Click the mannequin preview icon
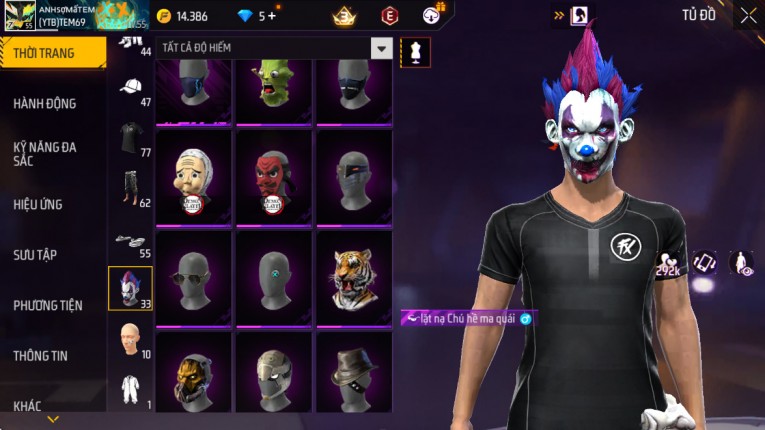 415,52
